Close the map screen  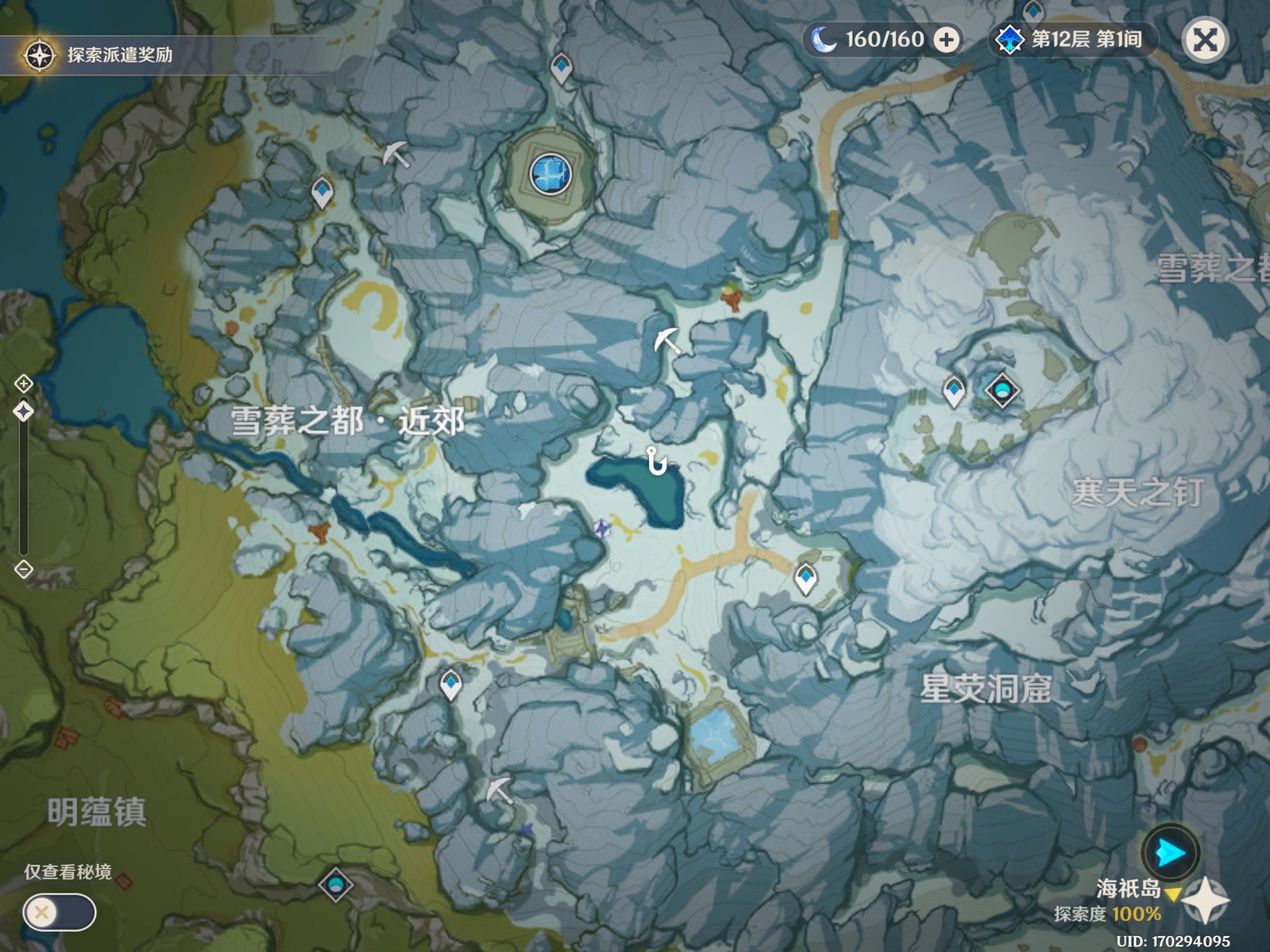tap(1204, 40)
